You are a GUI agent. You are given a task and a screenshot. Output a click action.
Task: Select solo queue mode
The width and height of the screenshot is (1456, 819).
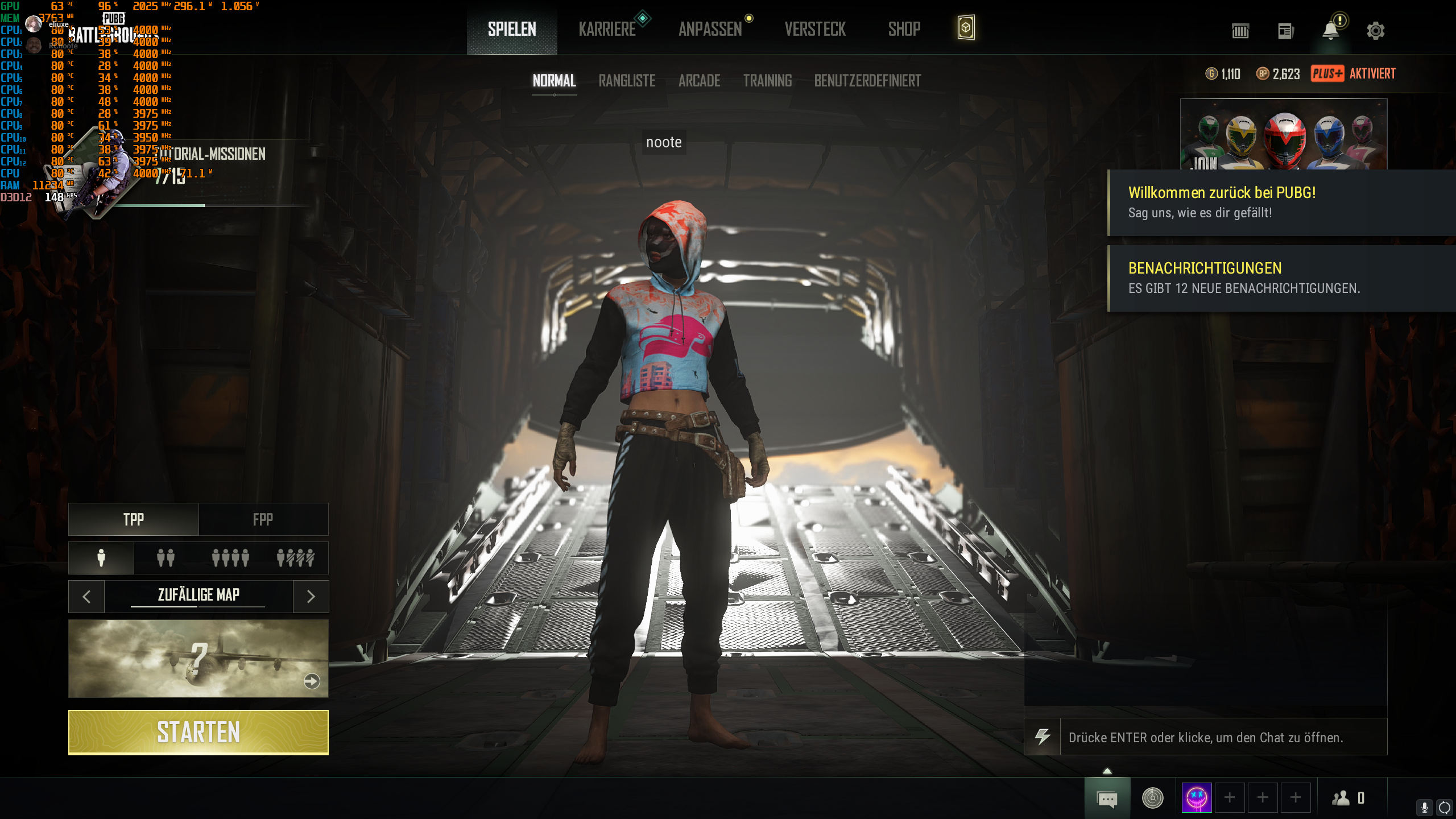click(100, 558)
